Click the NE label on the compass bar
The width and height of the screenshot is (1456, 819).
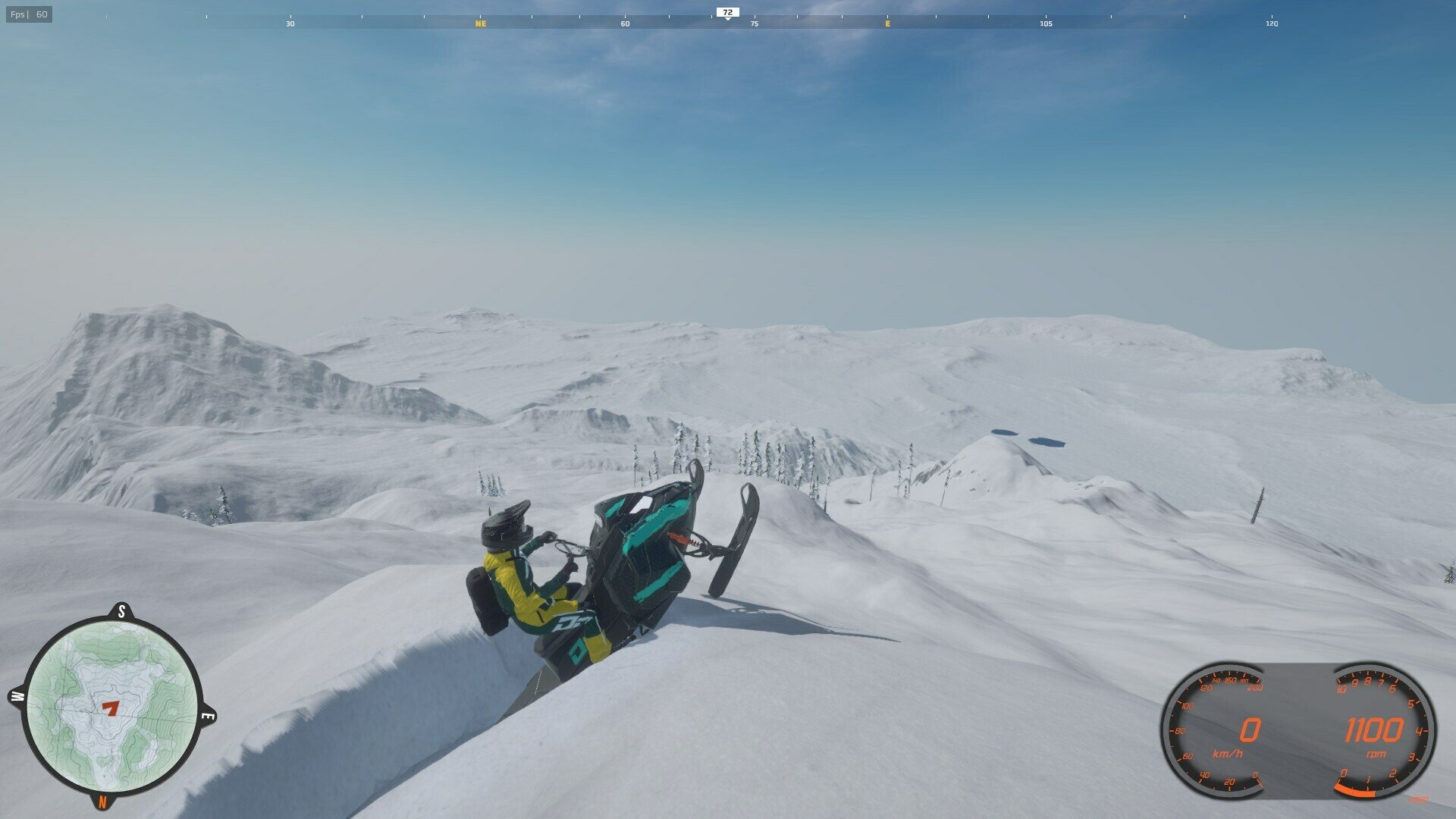click(480, 24)
